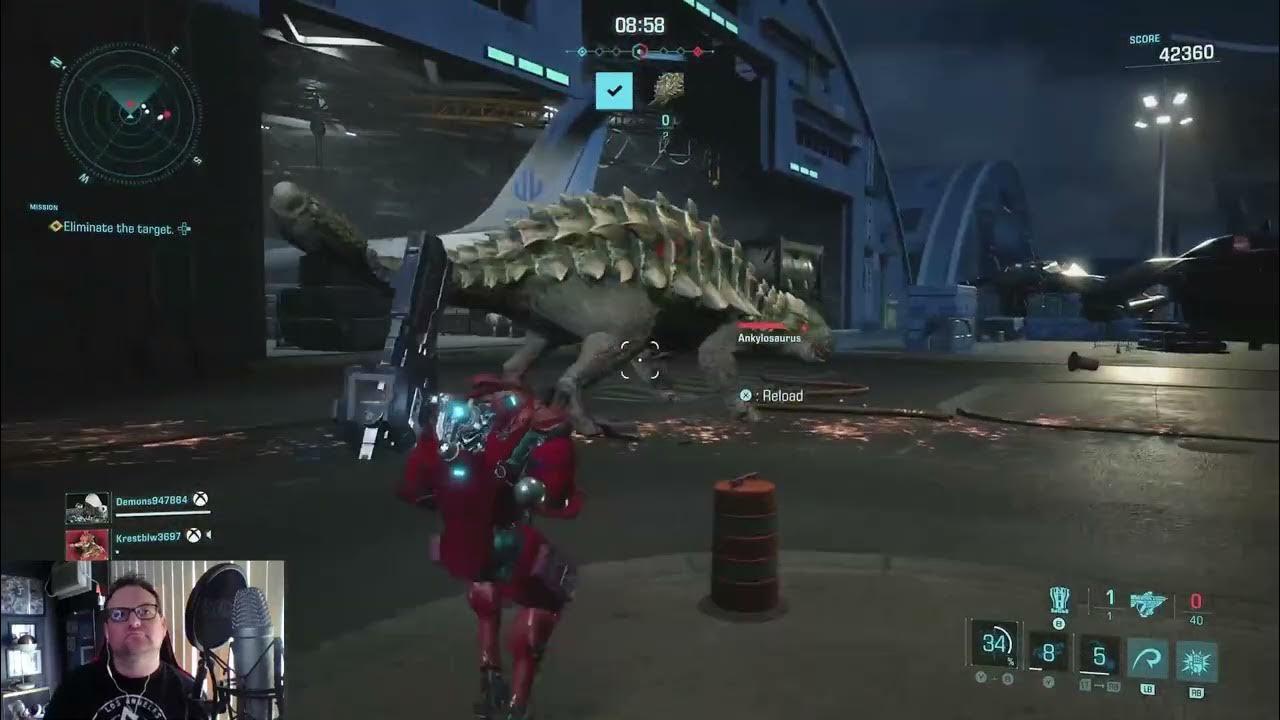Select the Ankylosaurus target portrait icon
The image size is (1280, 720).
(667, 89)
